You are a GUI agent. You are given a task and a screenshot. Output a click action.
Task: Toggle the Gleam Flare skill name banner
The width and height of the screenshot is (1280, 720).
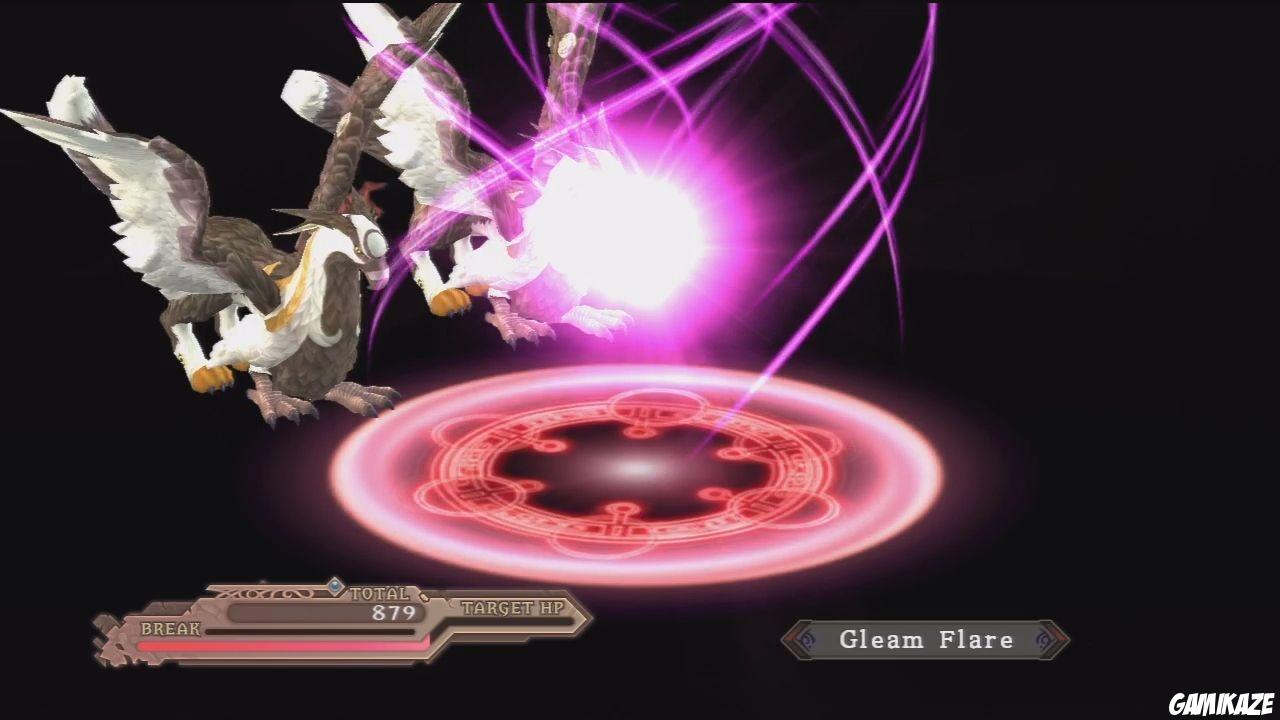click(927, 640)
